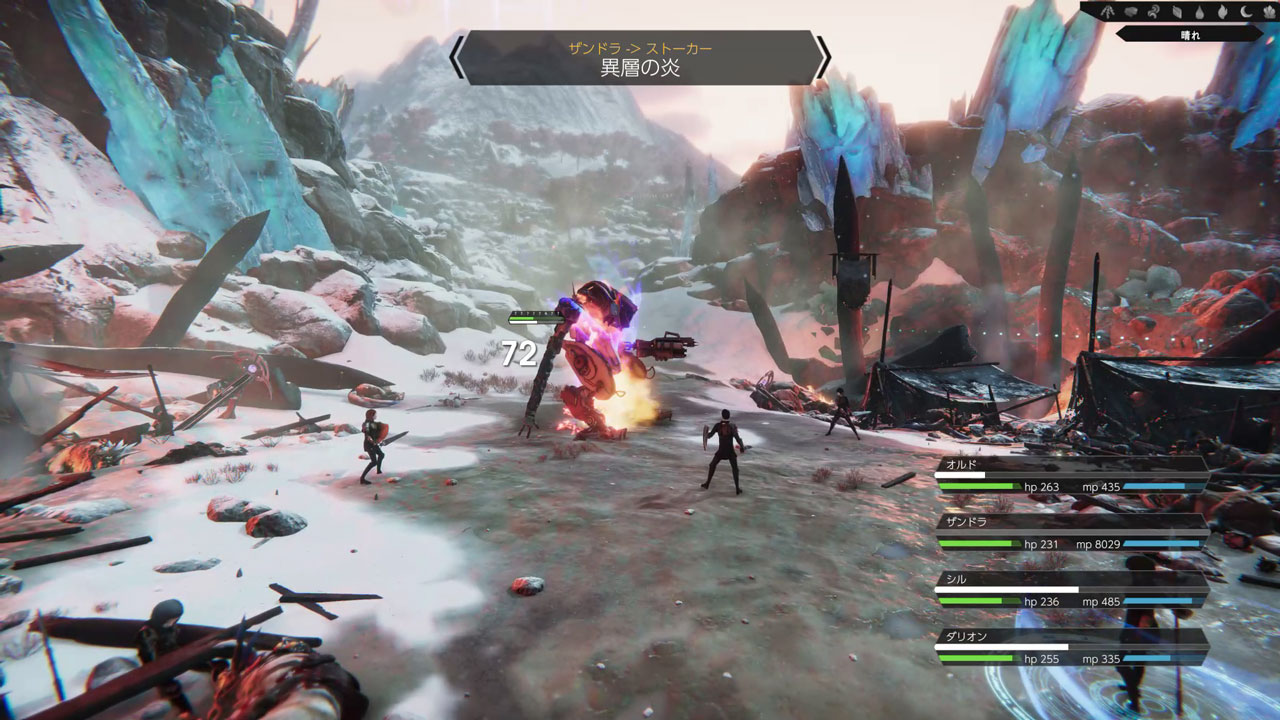Click the flame element icon
Screen dimensions: 1280x720
1222,12
